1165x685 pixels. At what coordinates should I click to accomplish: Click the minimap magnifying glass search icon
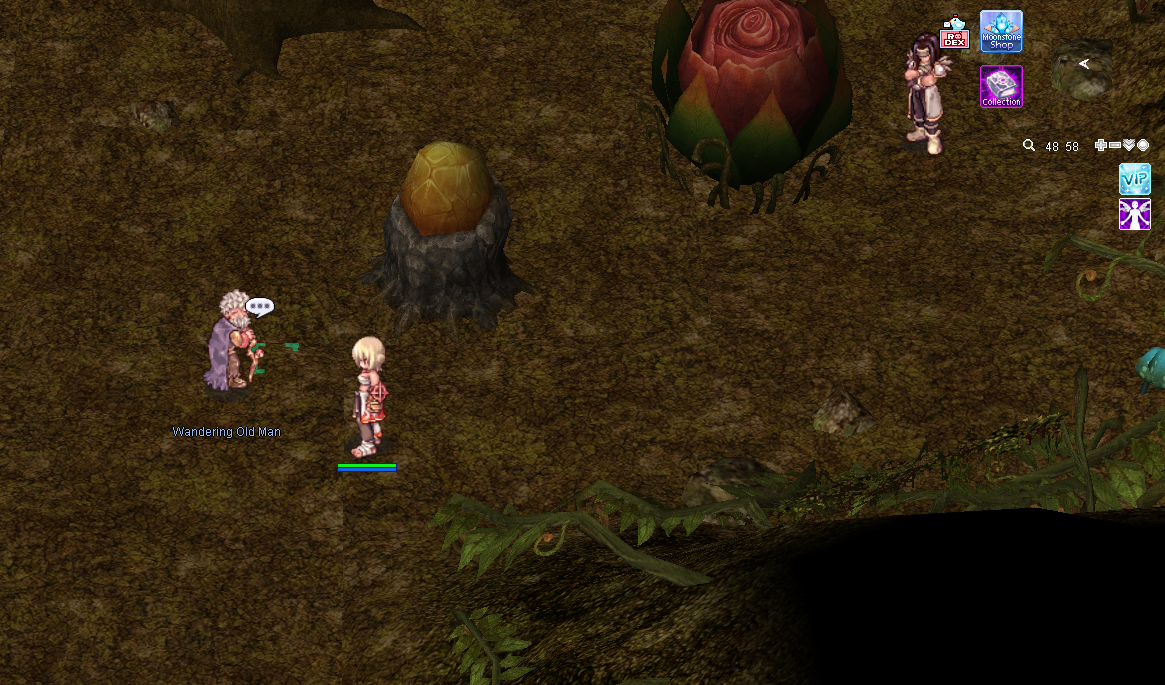click(1029, 146)
